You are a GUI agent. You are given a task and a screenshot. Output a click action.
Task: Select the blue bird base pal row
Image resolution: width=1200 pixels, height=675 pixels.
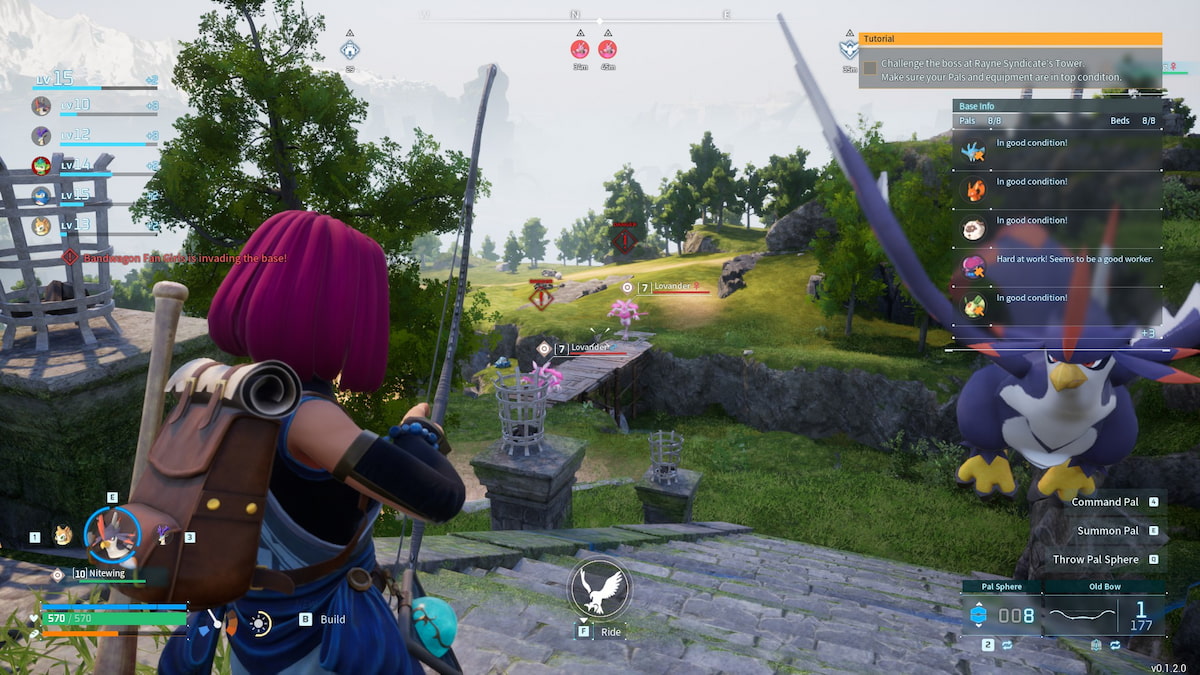click(1057, 151)
